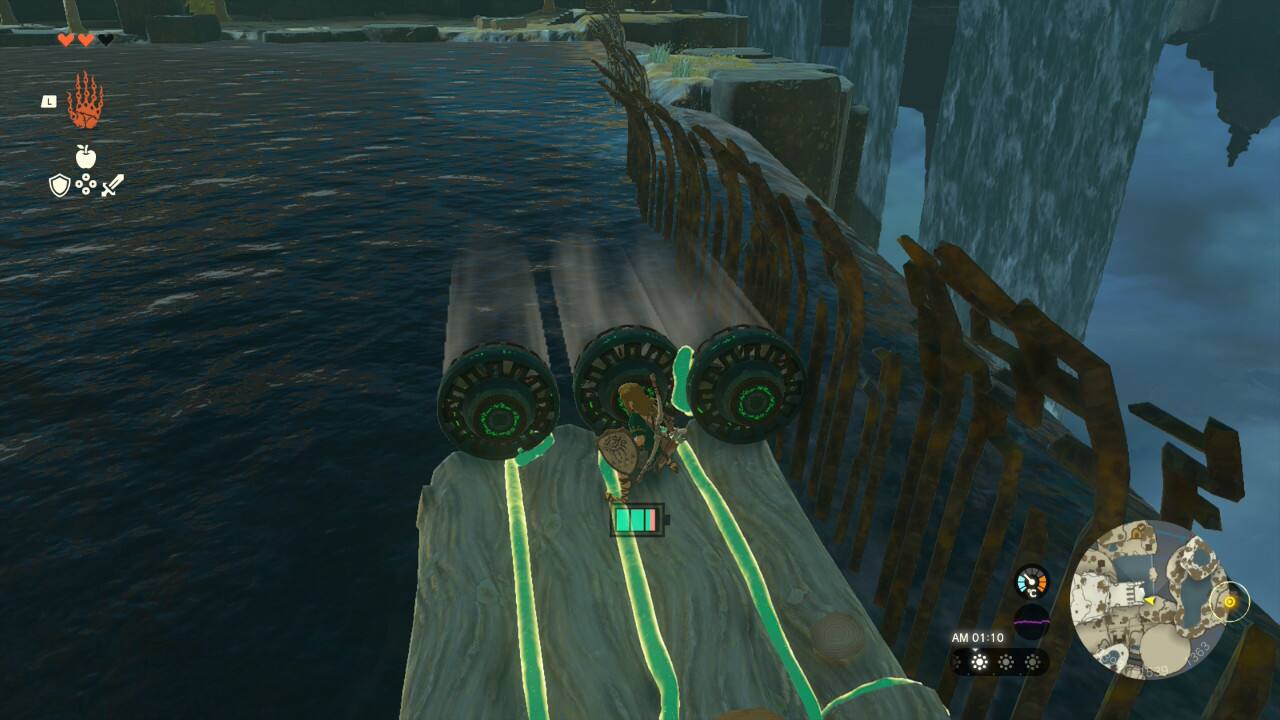Select the apple quick-item icon

pos(85,156)
